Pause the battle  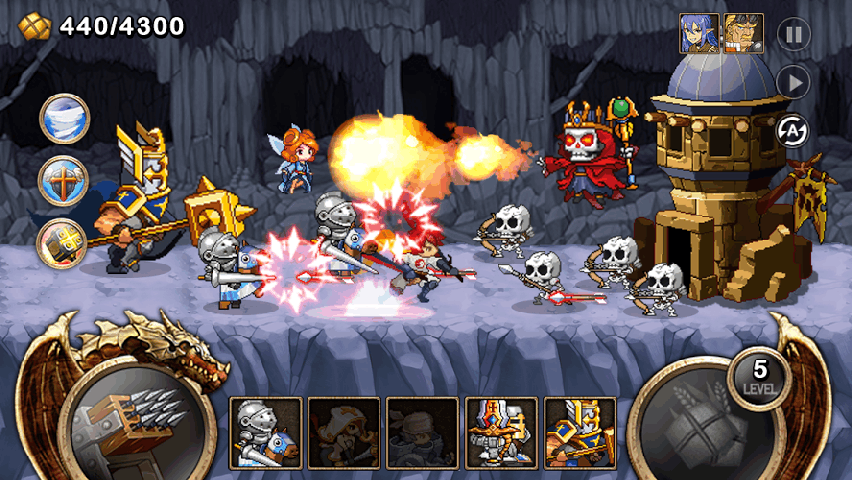(793, 34)
